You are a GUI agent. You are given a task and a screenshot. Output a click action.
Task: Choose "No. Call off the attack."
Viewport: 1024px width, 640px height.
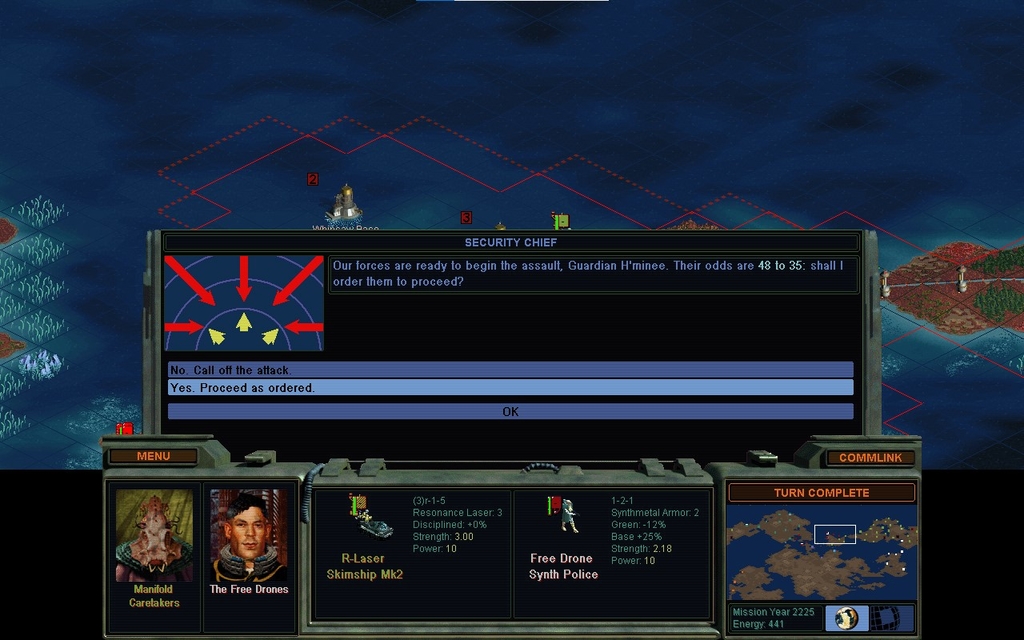(x=510, y=370)
